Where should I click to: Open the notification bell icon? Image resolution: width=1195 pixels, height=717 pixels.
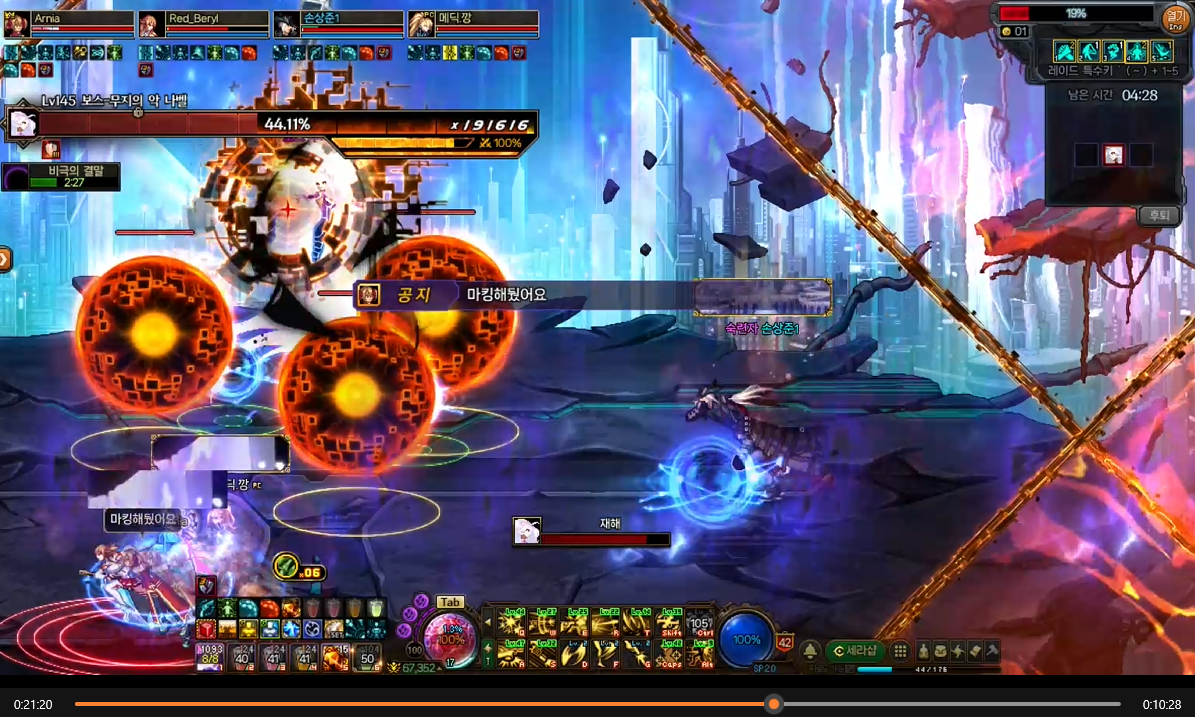pos(810,651)
